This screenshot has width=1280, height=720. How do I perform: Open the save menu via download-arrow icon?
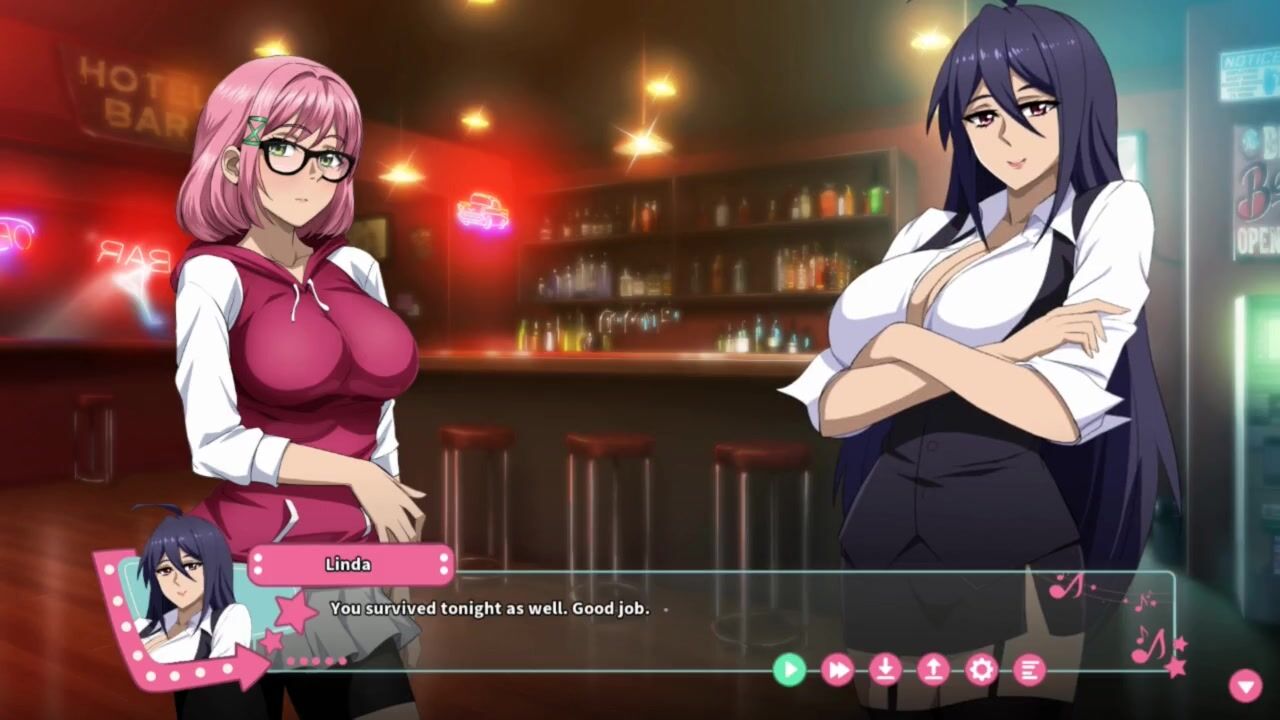coord(885,669)
